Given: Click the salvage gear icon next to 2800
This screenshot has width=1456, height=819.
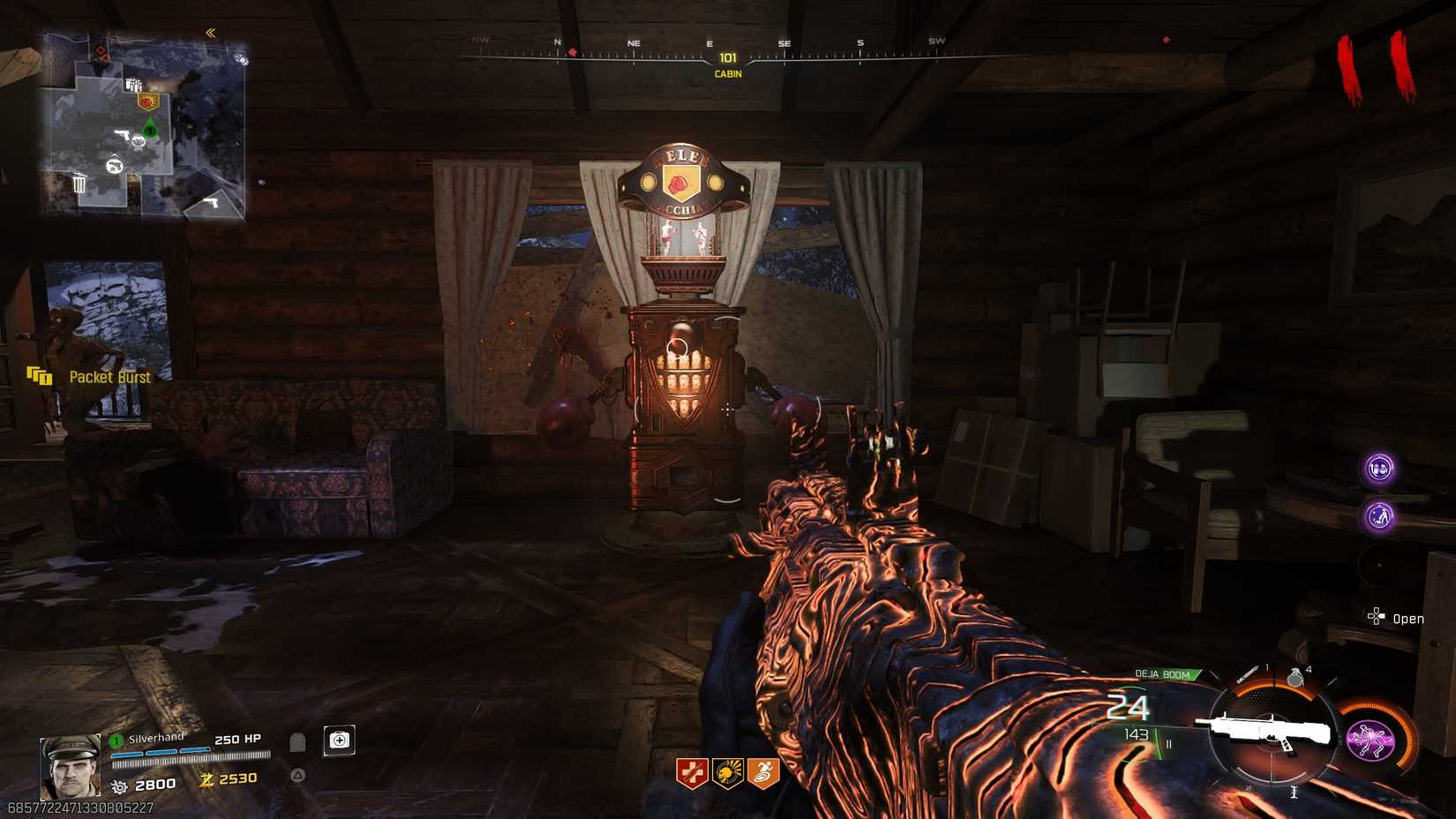Looking at the screenshot, I should (x=118, y=785).
